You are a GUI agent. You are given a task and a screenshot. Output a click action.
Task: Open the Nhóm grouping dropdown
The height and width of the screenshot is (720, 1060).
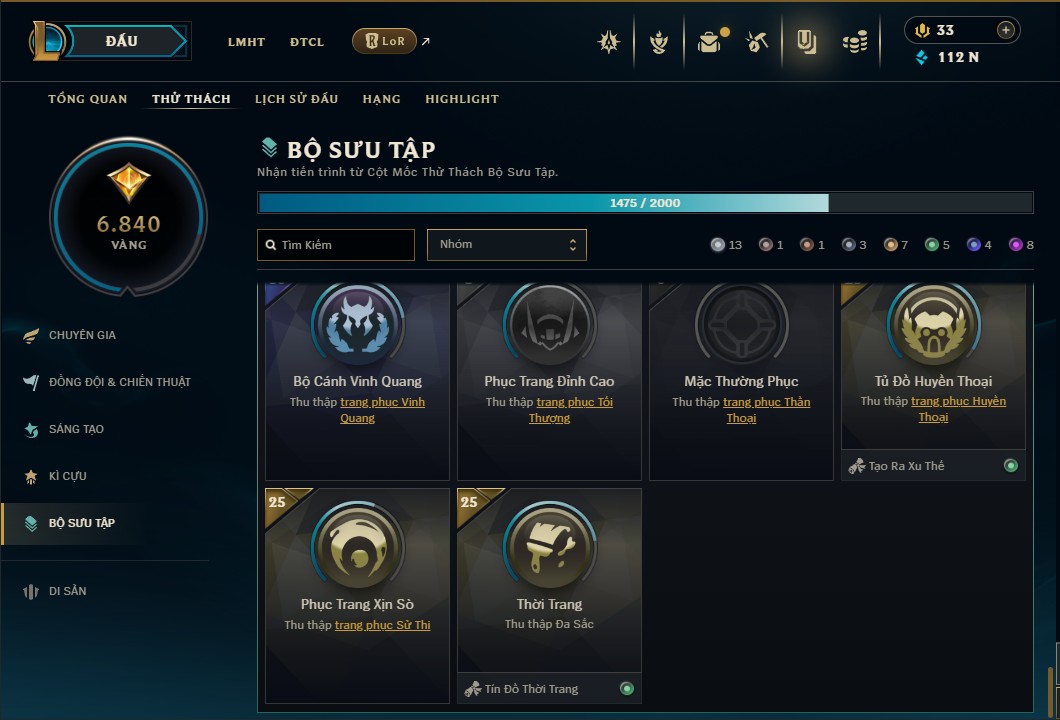coord(506,245)
